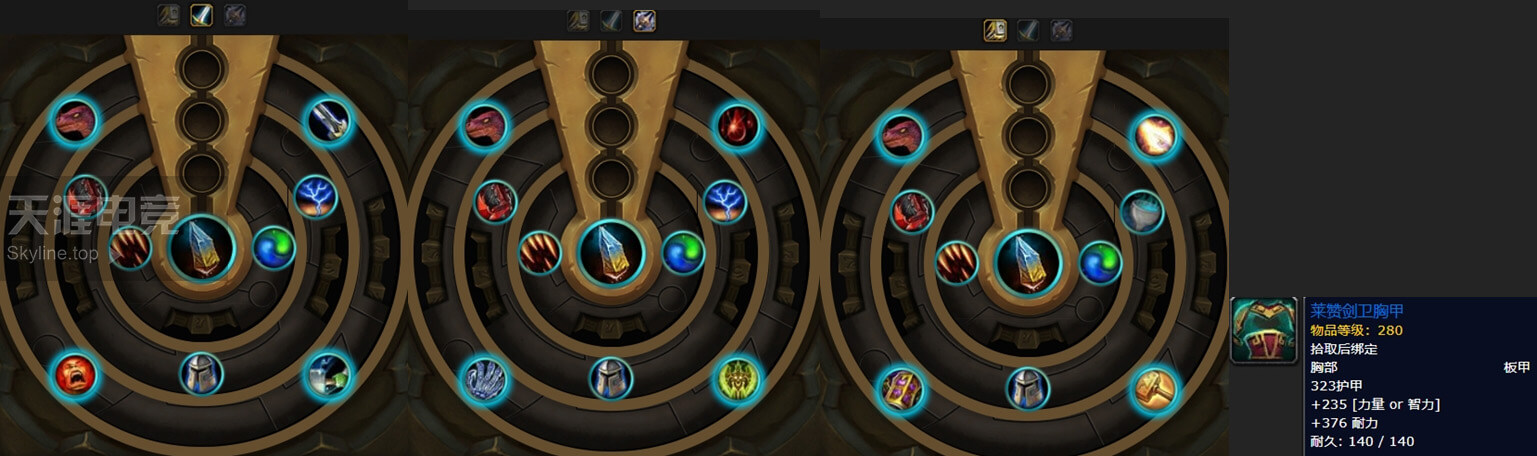
Task: Pick the purple and gold shield trait
Action: point(901,390)
